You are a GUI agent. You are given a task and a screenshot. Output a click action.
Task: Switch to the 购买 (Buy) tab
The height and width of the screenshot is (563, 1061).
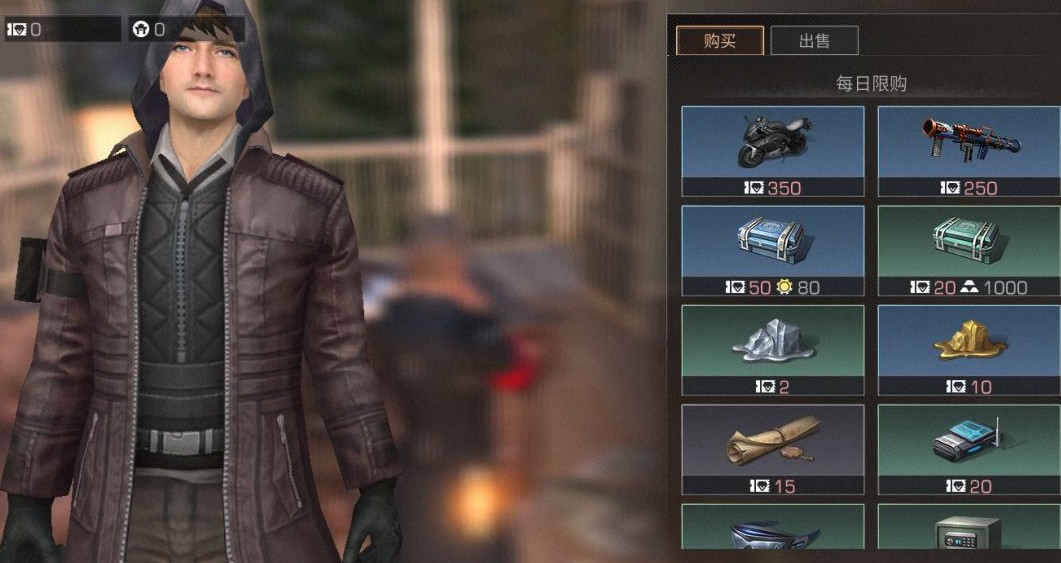coord(720,41)
